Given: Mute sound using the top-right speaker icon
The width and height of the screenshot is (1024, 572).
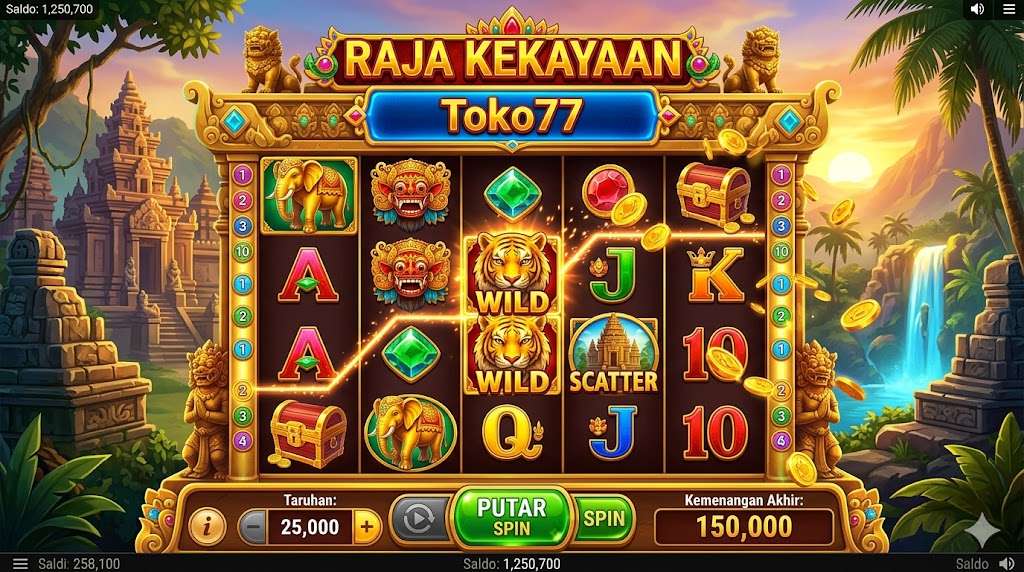Looking at the screenshot, I should coord(977,9).
